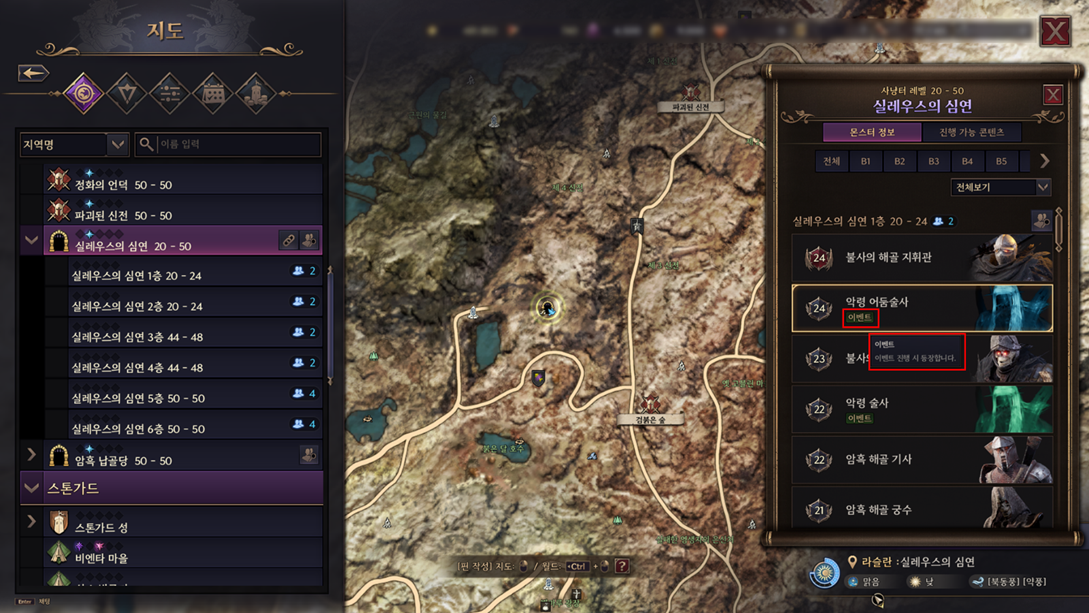Collapse the 스톤가드 region header
Viewport: 1089px width, 613px height.
point(31,488)
